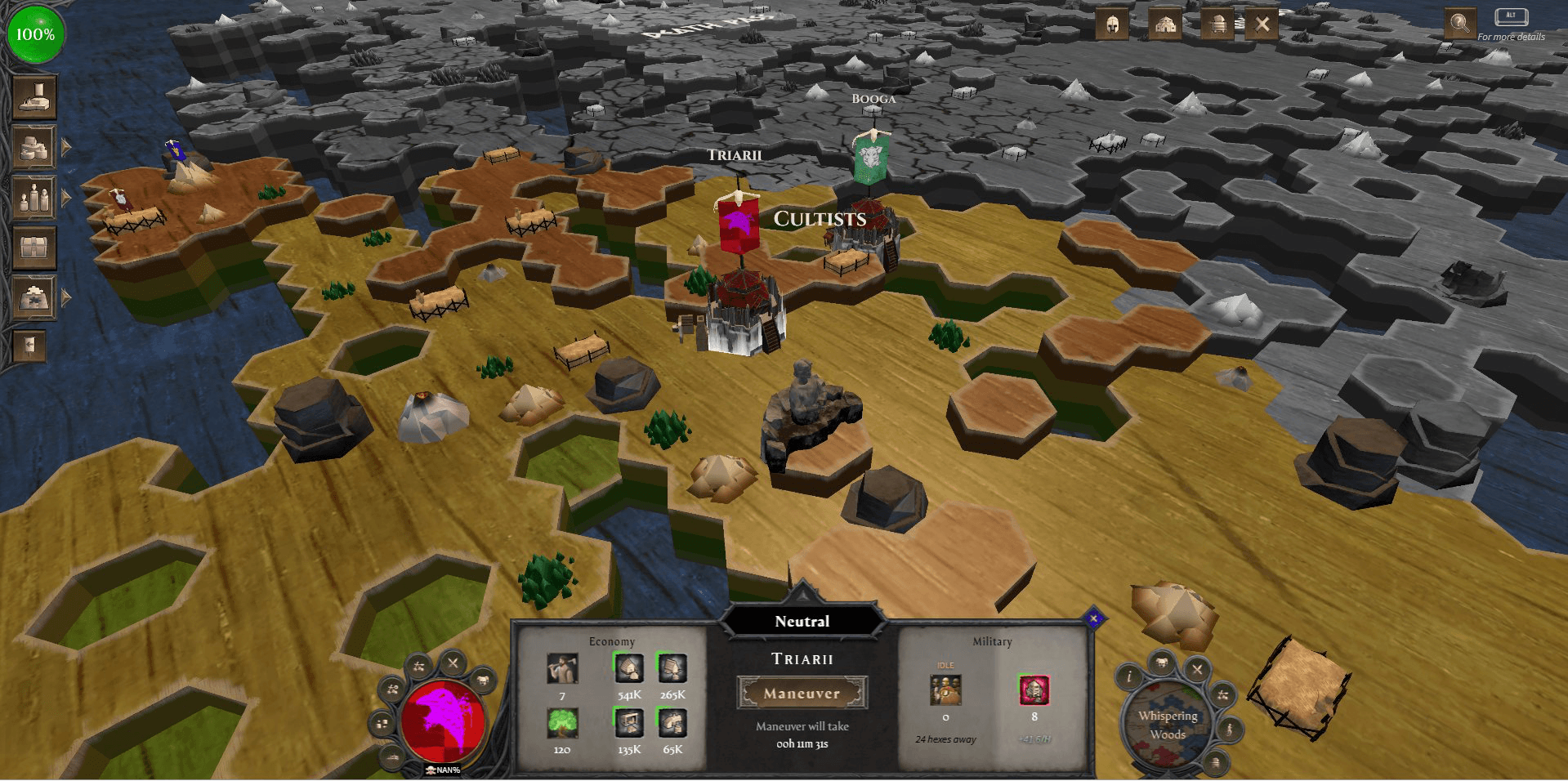Open the helmet button in the top toolbar
The width and height of the screenshot is (1568, 781).
point(1112,25)
